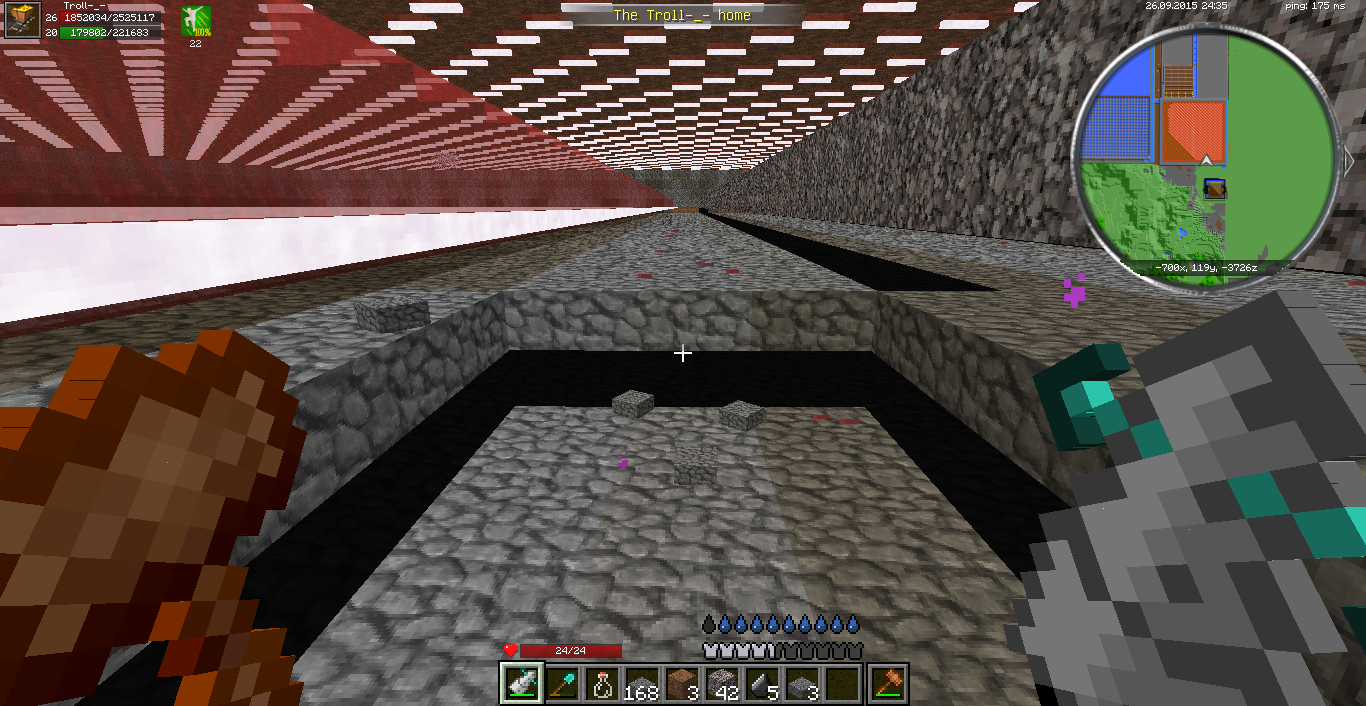Select the stack of 3 stone slabs

(805, 683)
